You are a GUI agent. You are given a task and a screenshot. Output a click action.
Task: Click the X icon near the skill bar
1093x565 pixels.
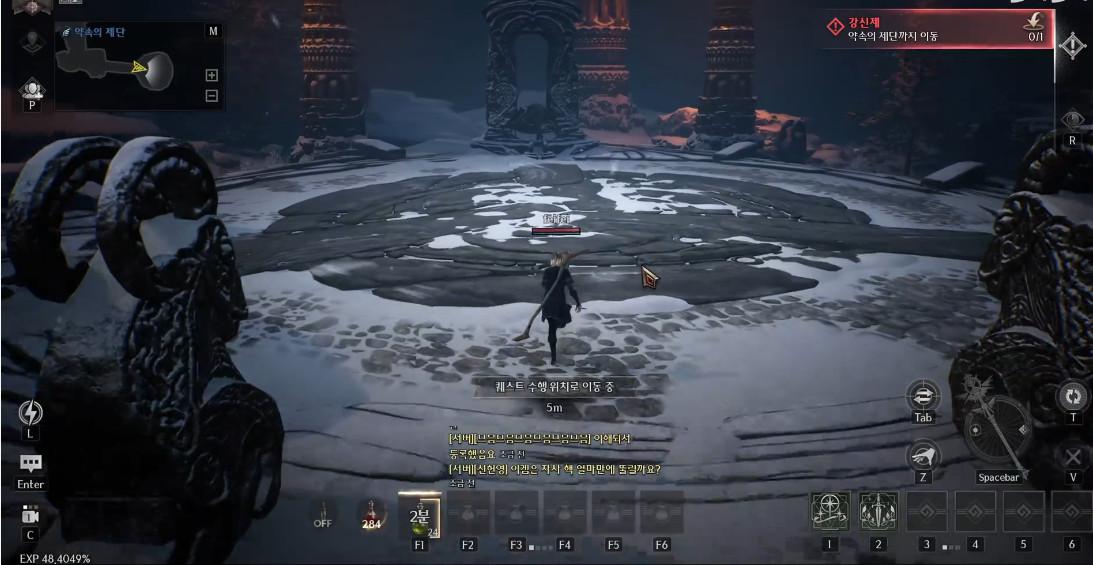pos(1073,457)
